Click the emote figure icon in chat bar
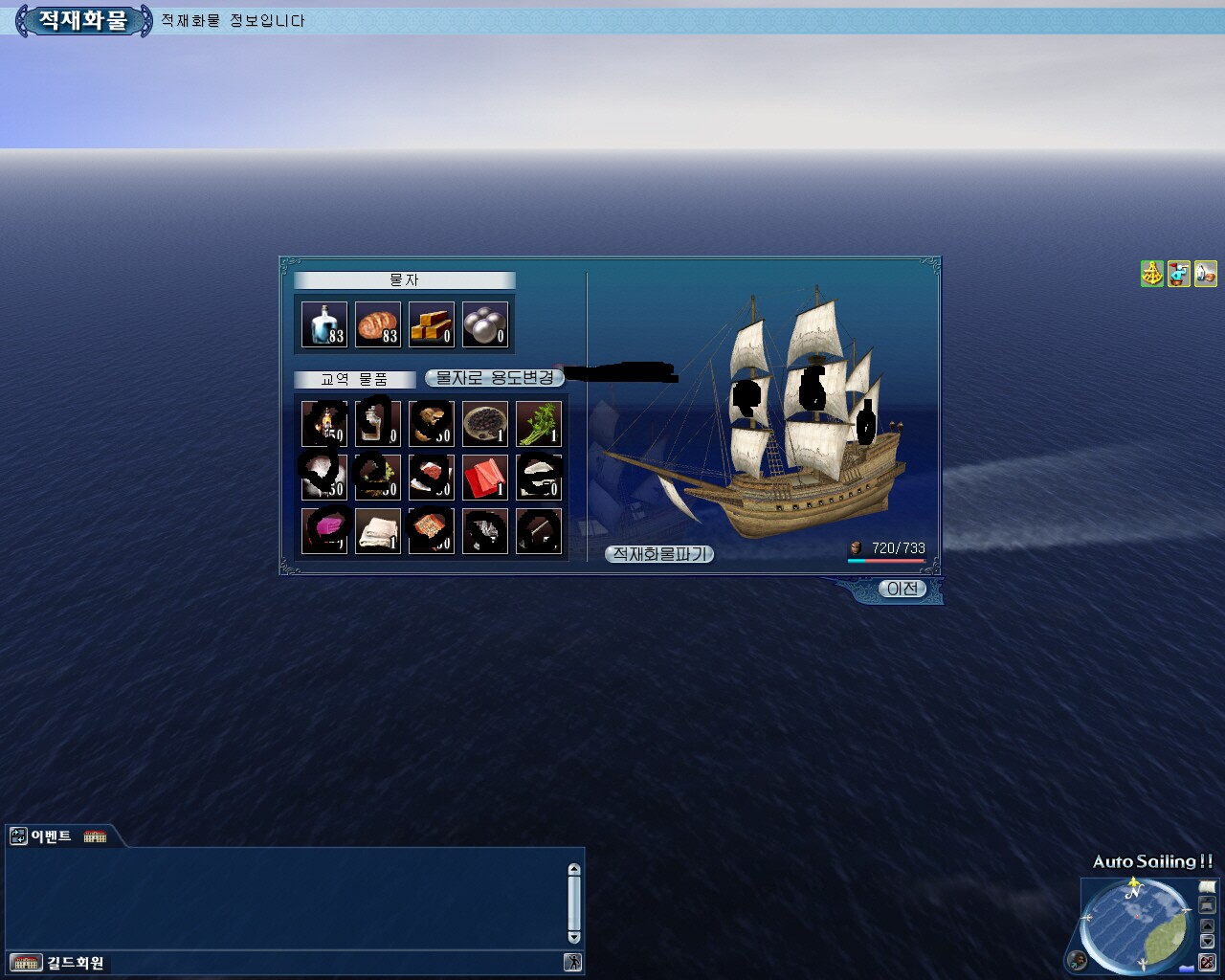1225x980 pixels. [x=572, y=963]
